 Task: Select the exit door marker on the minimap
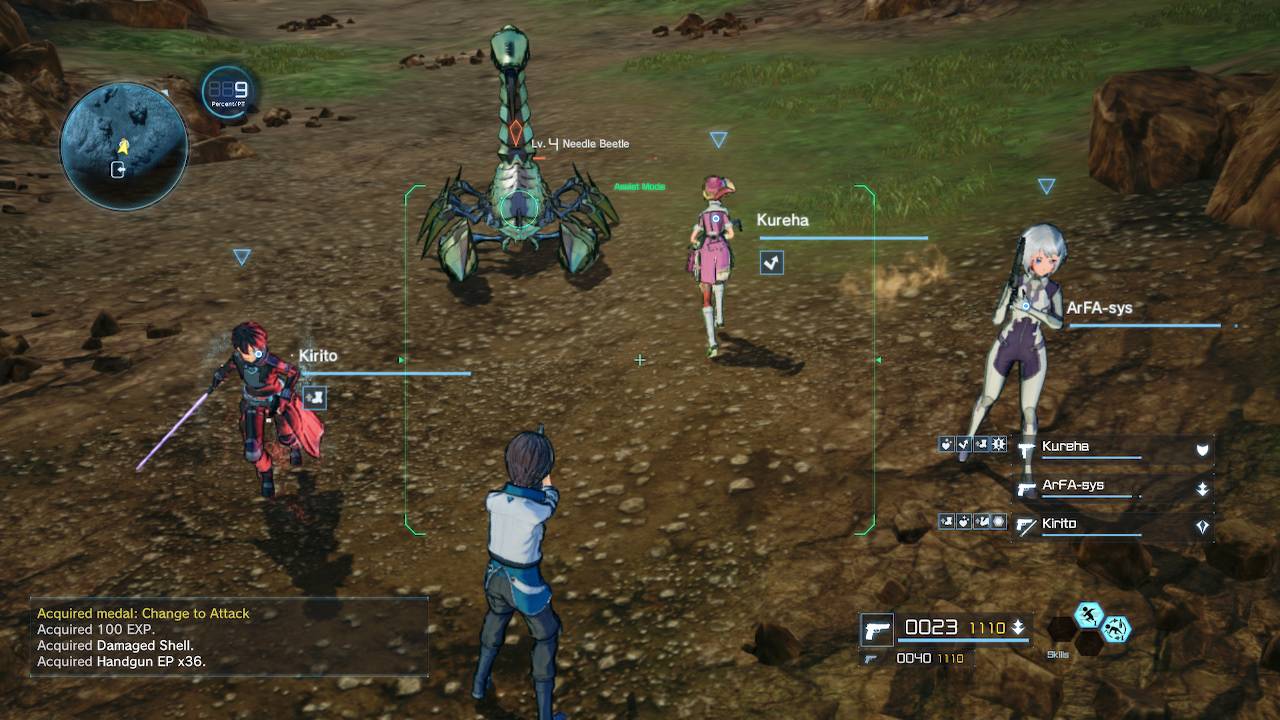click(118, 170)
